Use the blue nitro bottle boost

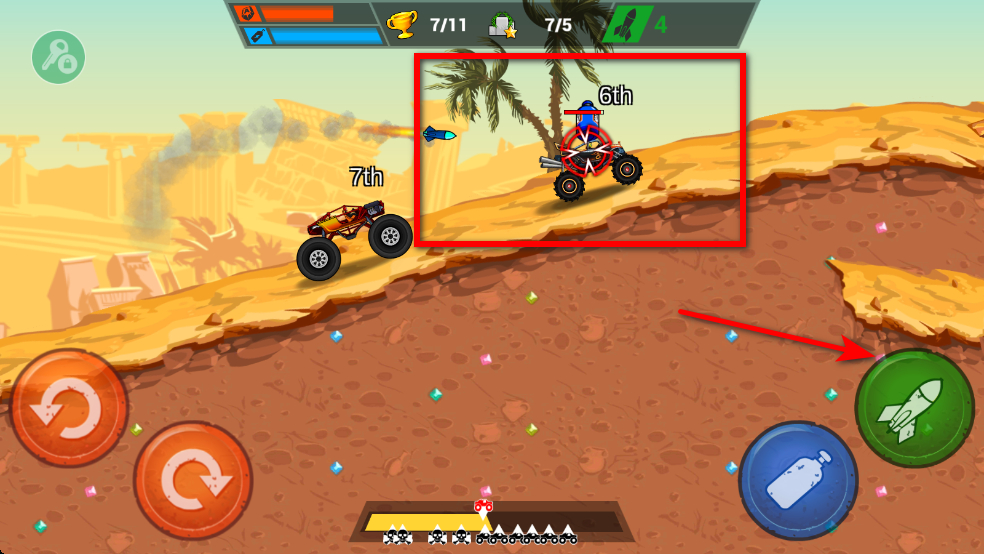[x=798, y=481]
